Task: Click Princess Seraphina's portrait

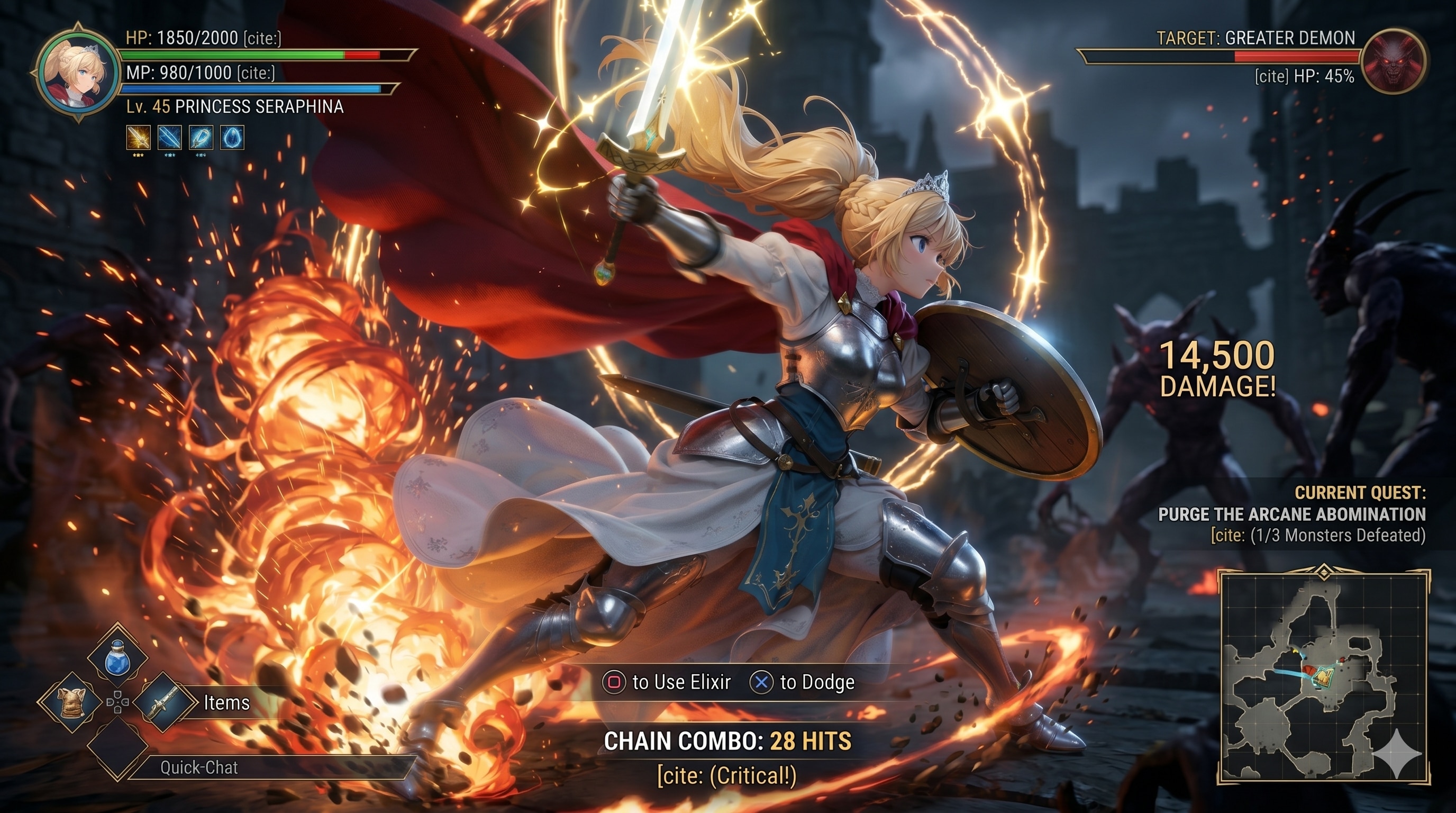Action: tap(77, 73)
